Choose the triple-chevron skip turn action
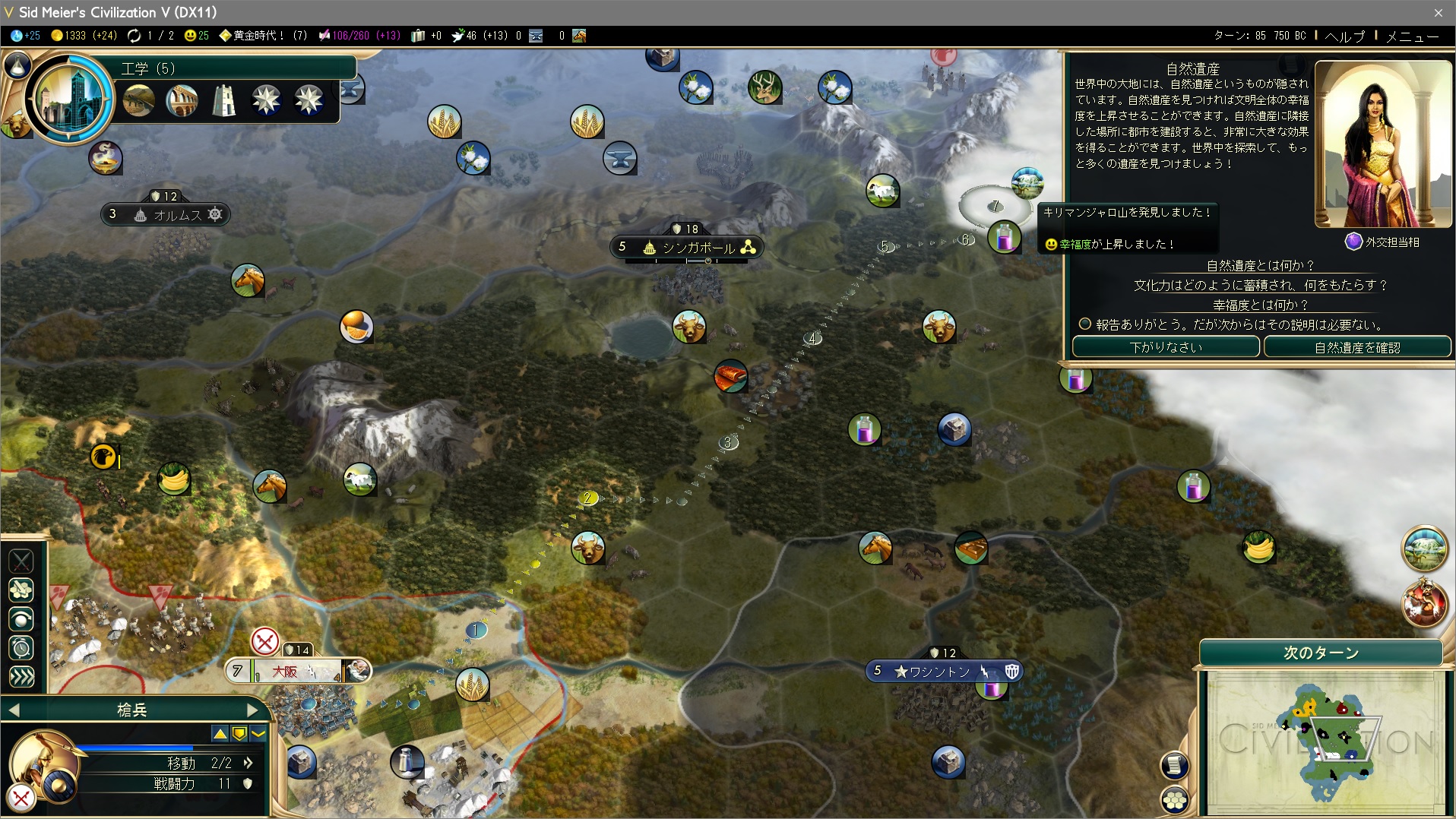Screen dimensions: 1456x819 click(21, 677)
